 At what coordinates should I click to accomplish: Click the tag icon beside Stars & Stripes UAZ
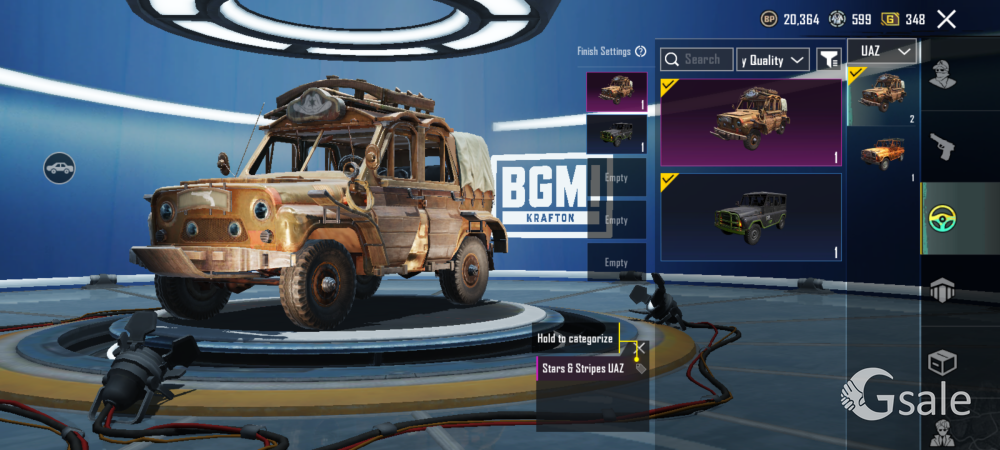pos(640,369)
